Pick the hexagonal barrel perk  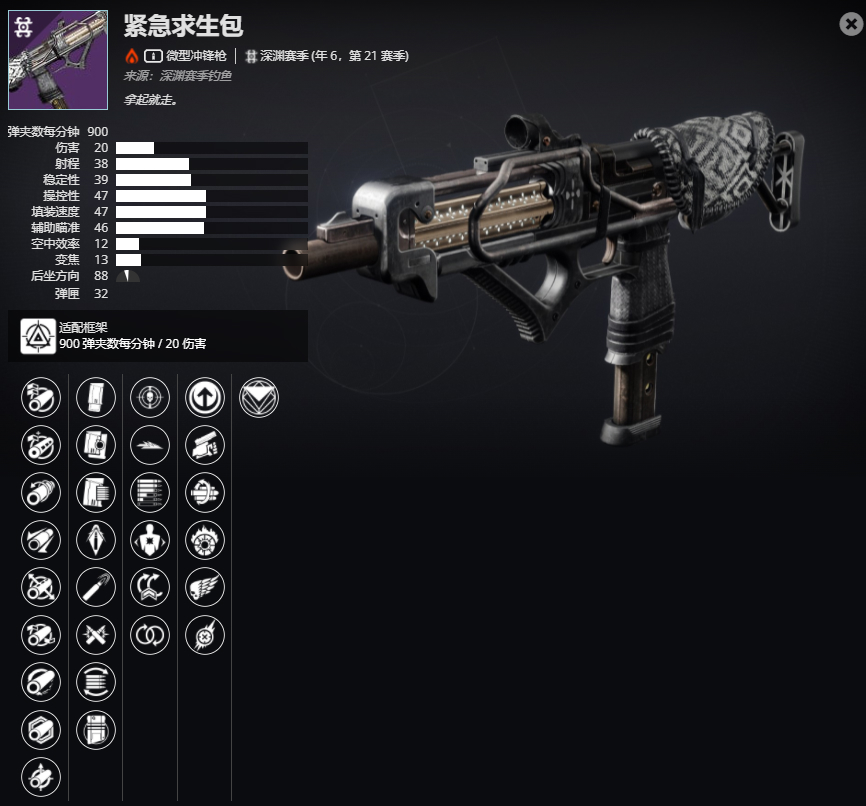41,728
